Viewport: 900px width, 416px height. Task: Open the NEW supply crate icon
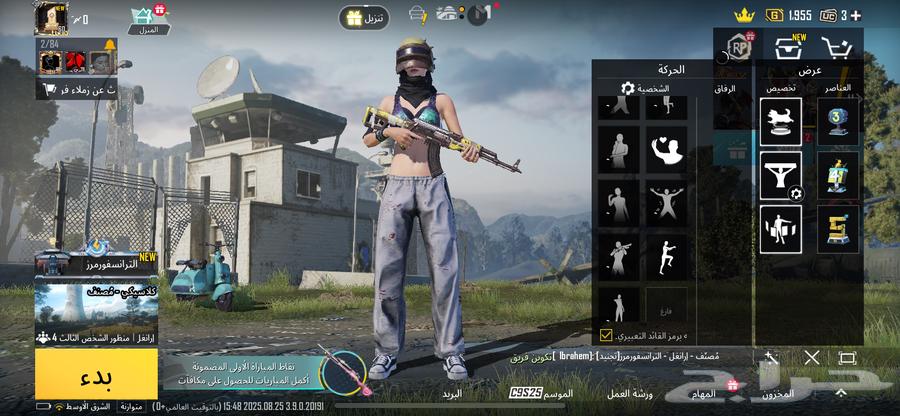coord(787,45)
